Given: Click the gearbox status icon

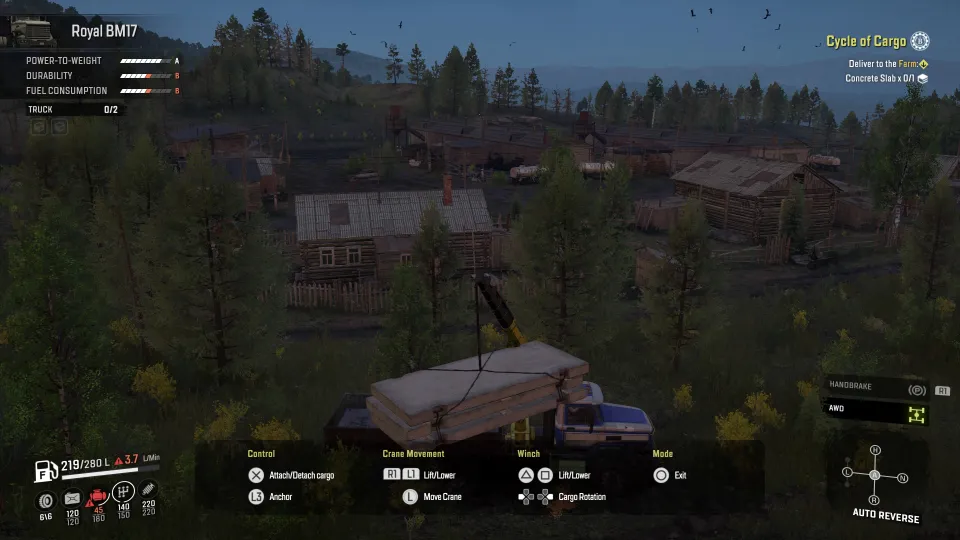Looking at the screenshot, I should tap(123, 492).
